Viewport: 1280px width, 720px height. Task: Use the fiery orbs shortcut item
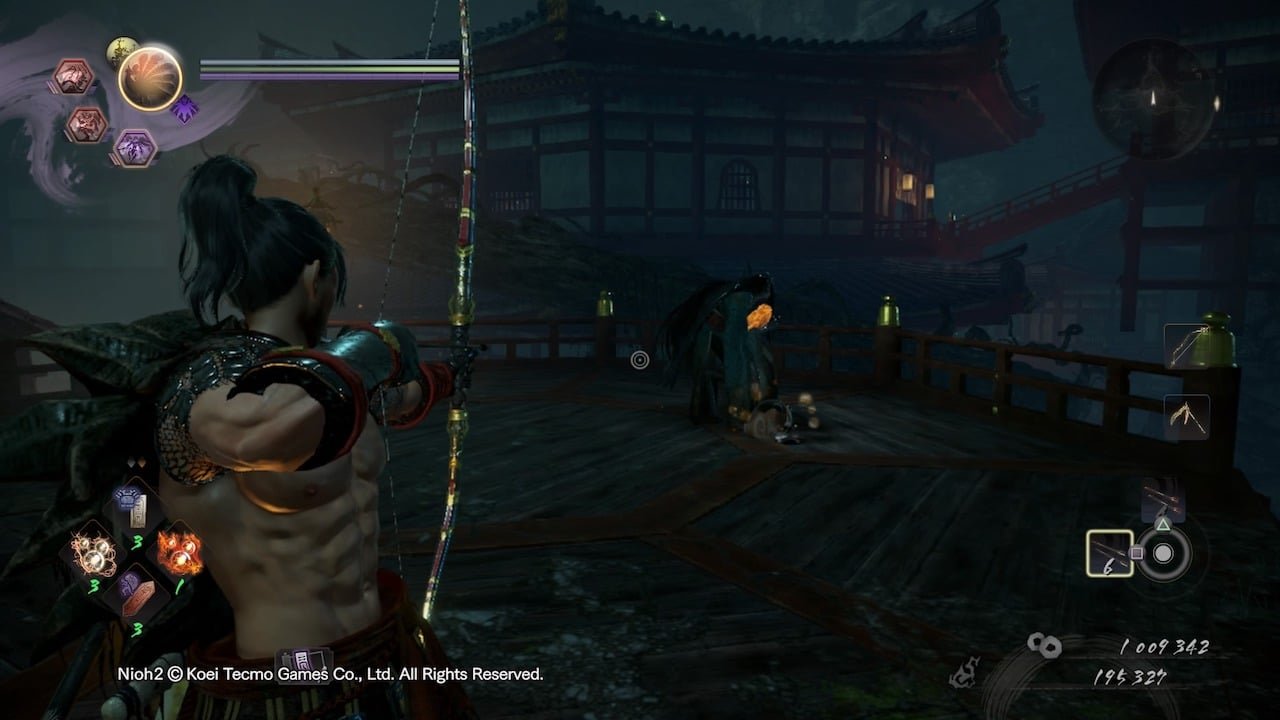point(180,550)
